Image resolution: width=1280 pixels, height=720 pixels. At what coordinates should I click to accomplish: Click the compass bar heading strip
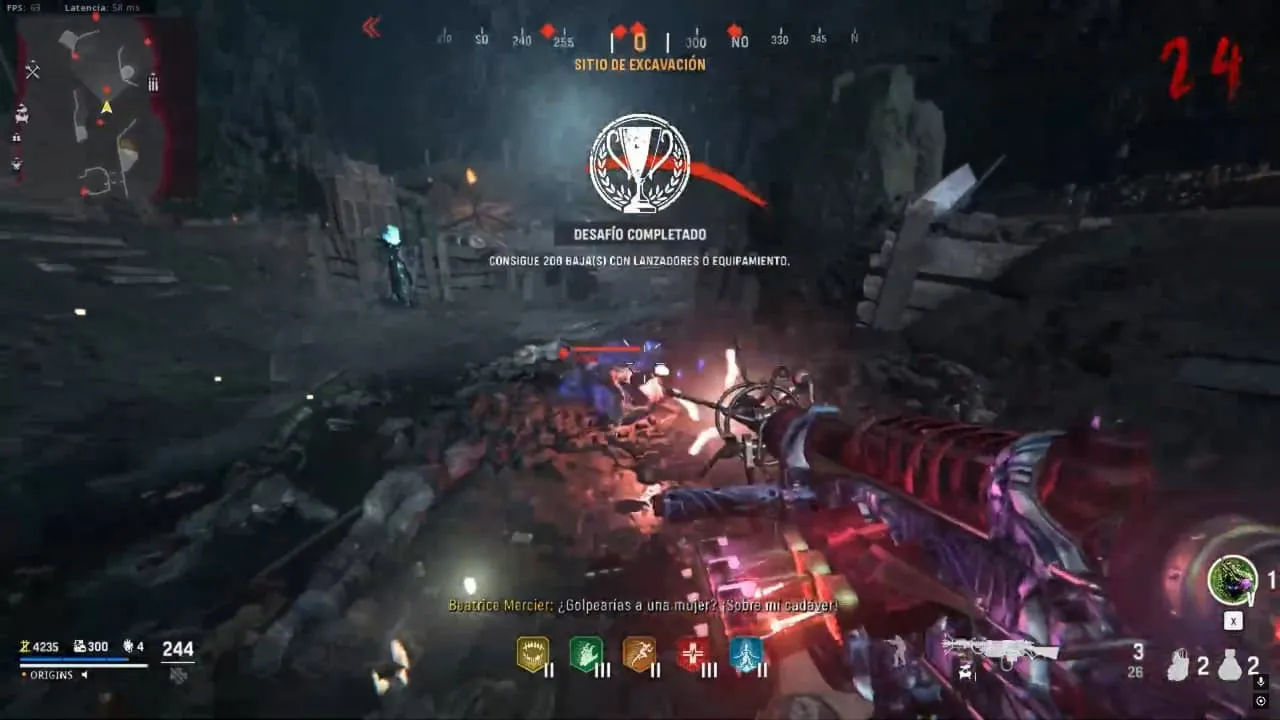pos(640,40)
